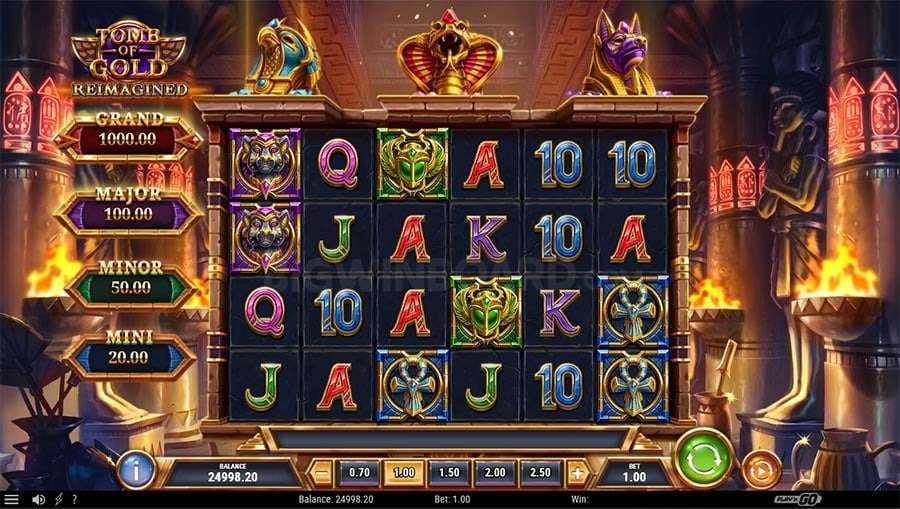This screenshot has width=900, height=509.
Task: Toggle the sound speaker icon
Action: click(38, 499)
